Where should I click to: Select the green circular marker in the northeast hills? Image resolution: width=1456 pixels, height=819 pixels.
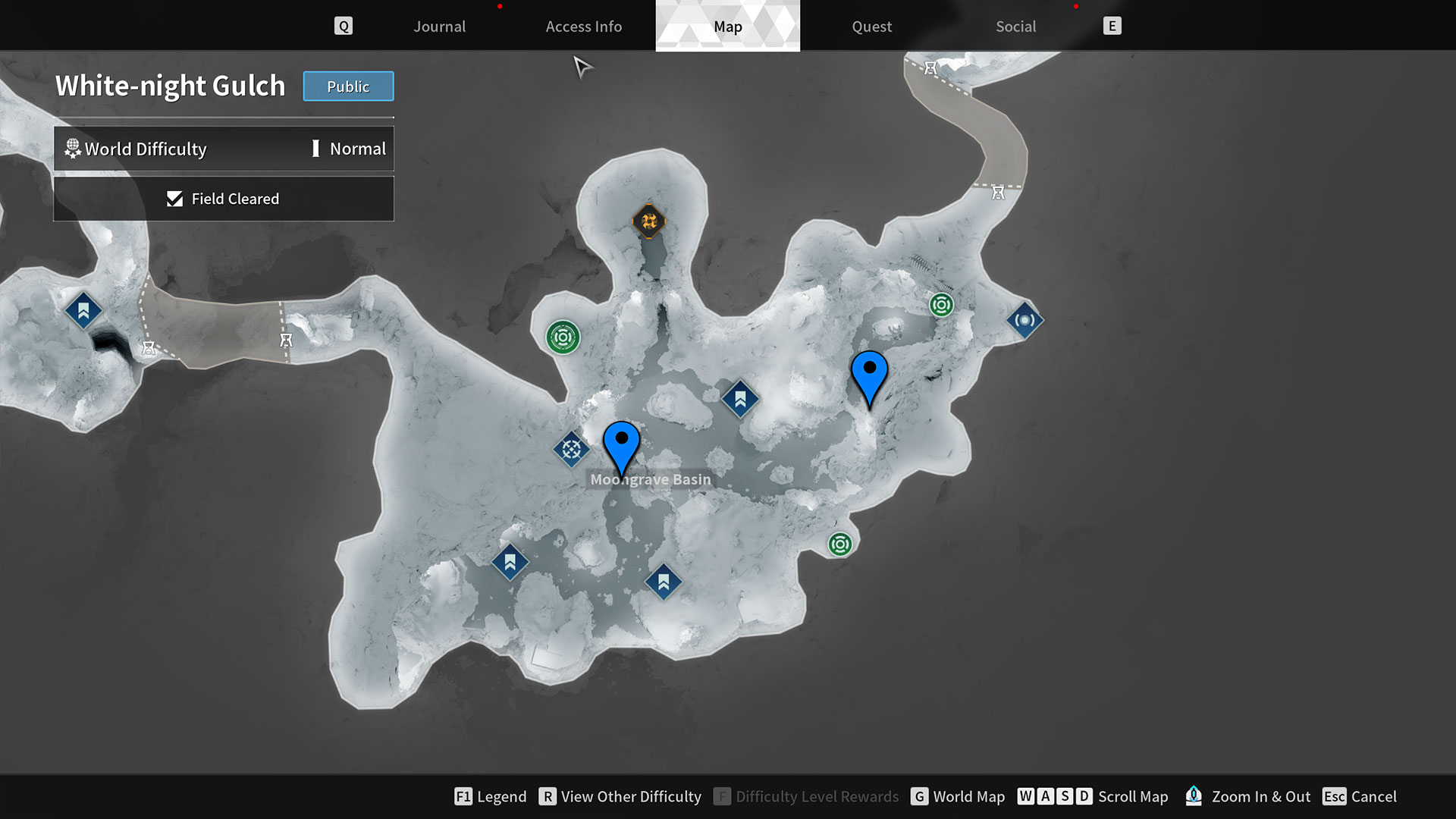coord(940,306)
